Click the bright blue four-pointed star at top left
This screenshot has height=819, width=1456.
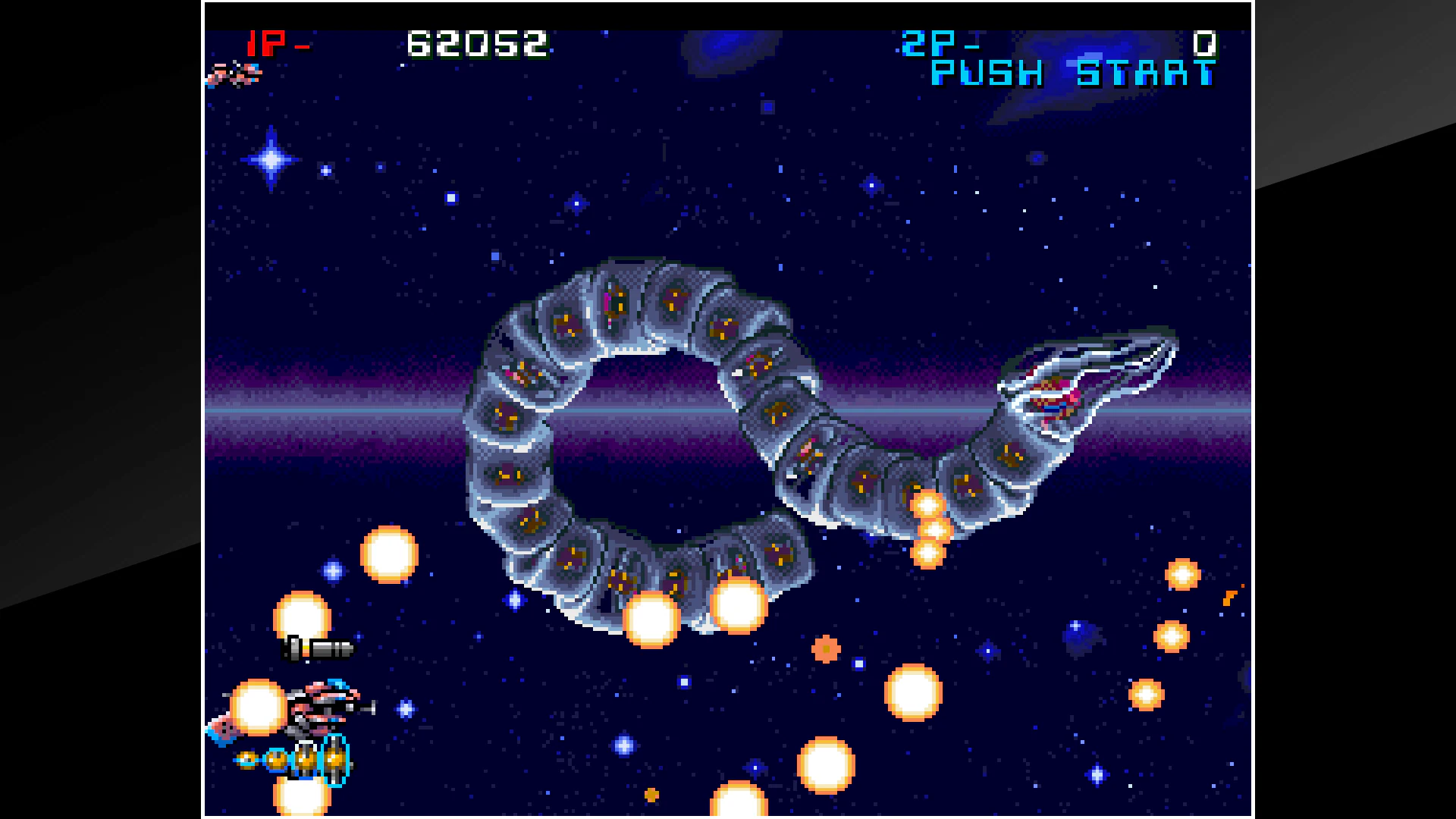269,159
